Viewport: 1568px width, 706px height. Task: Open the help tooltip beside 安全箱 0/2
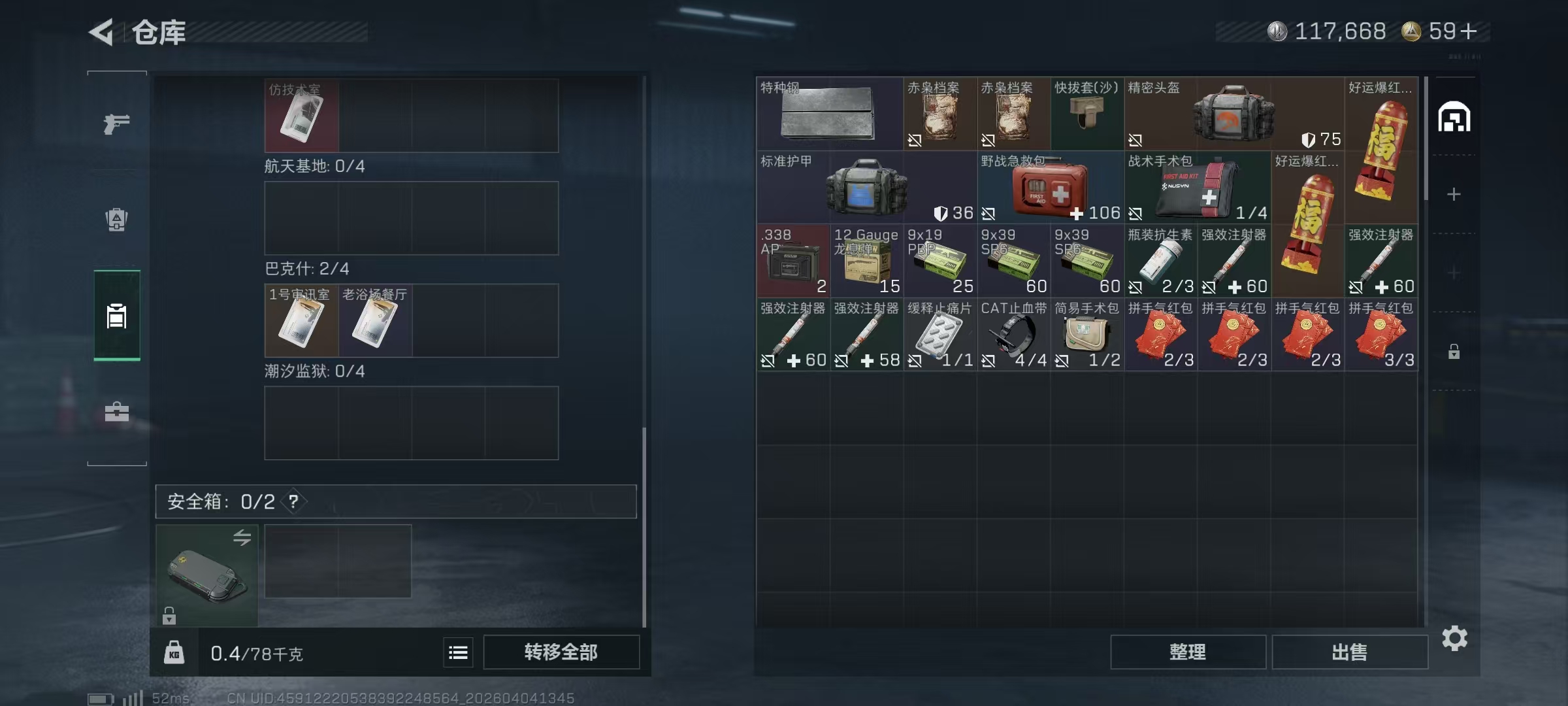coord(293,502)
